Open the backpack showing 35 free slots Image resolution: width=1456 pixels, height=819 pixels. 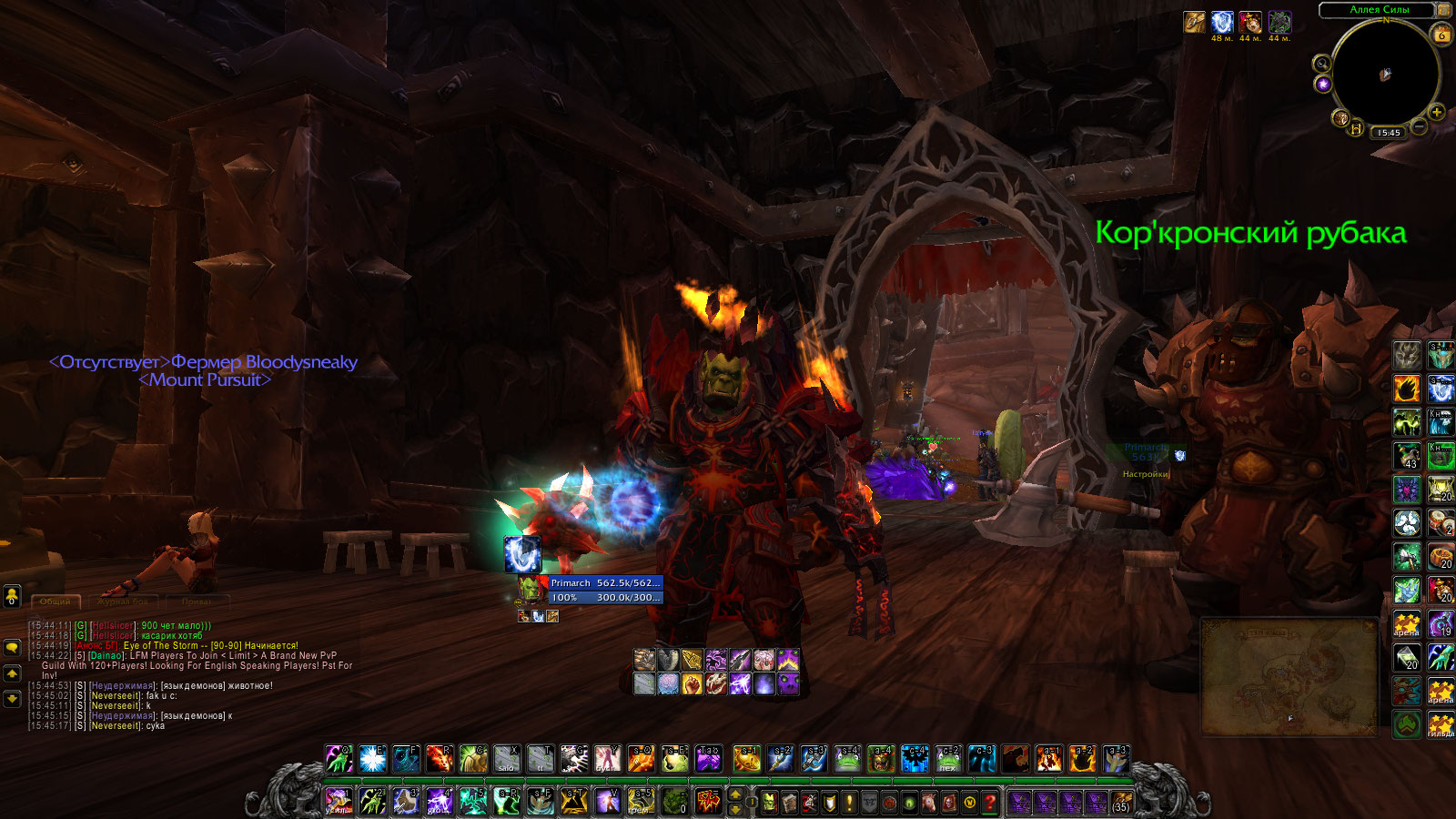tap(1121, 802)
